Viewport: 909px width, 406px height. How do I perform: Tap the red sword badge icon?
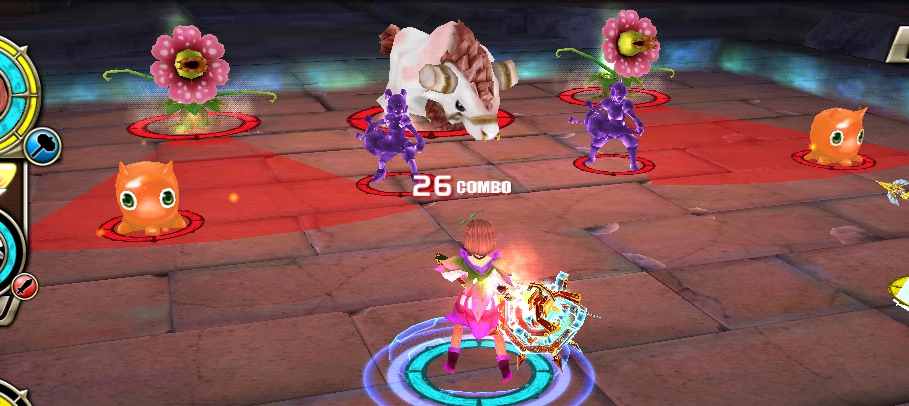[24, 287]
